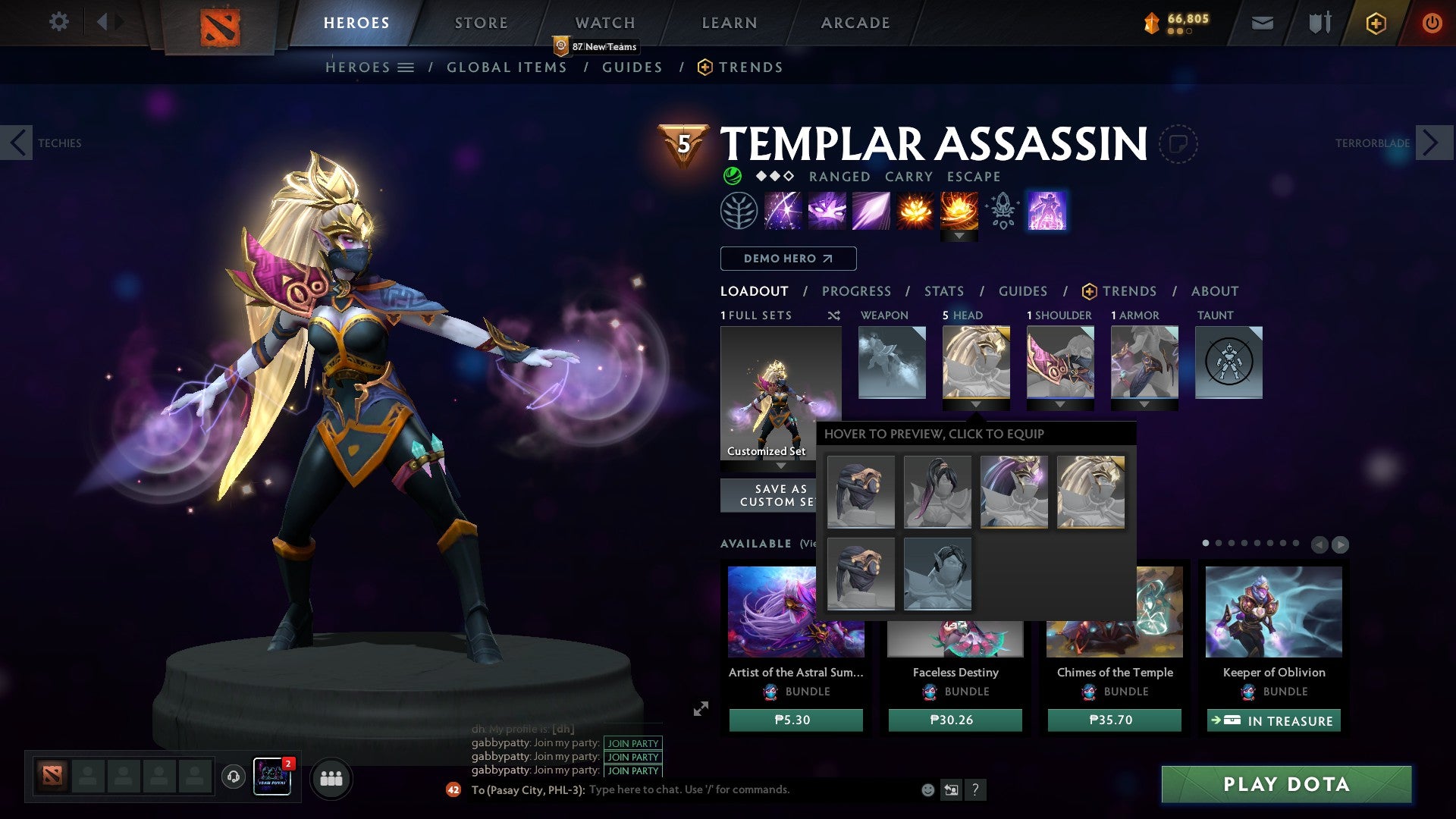
Task: Open the settings gear icon
Action: [x=58, y=22]
